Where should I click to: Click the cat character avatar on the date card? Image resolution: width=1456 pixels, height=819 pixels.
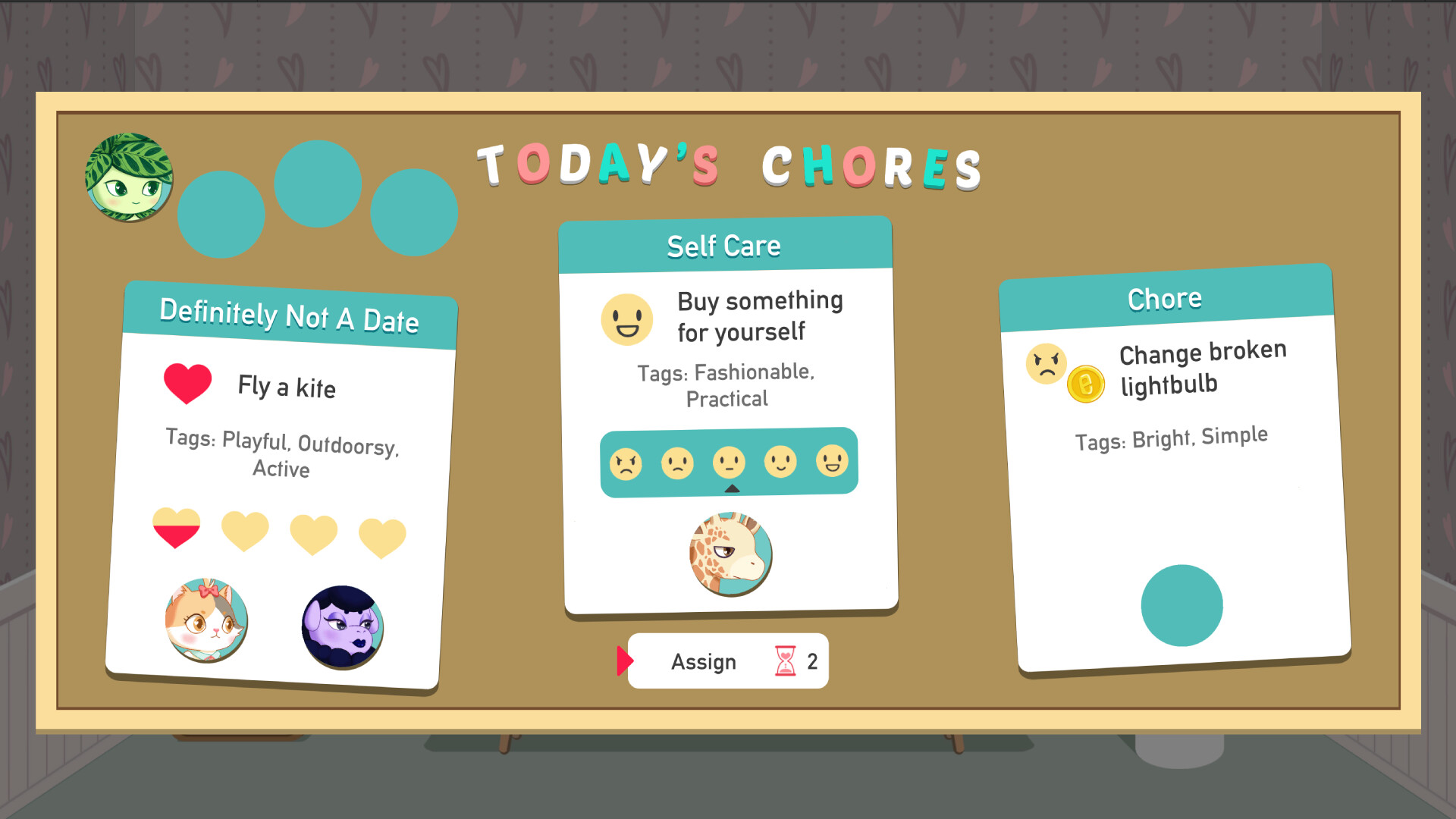click(207, 620)
